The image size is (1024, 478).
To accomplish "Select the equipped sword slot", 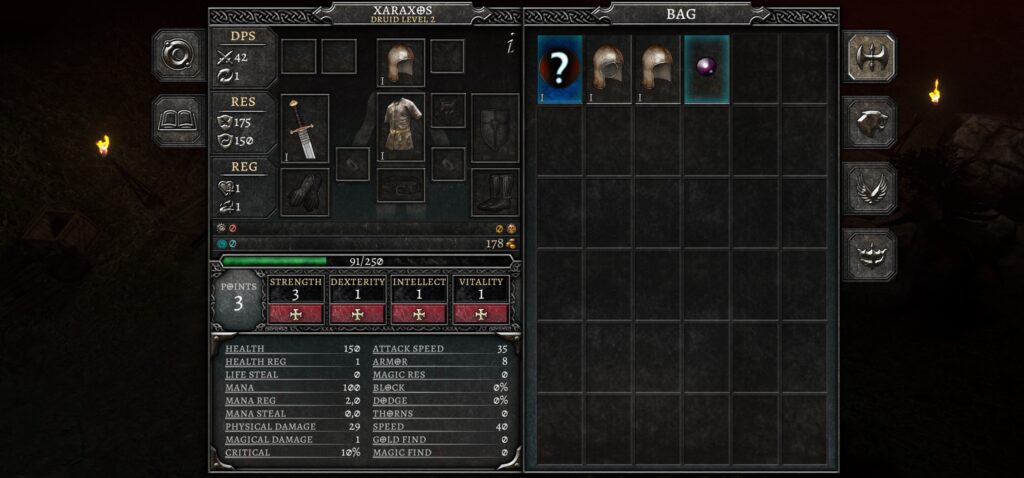I will coord(304,128).
